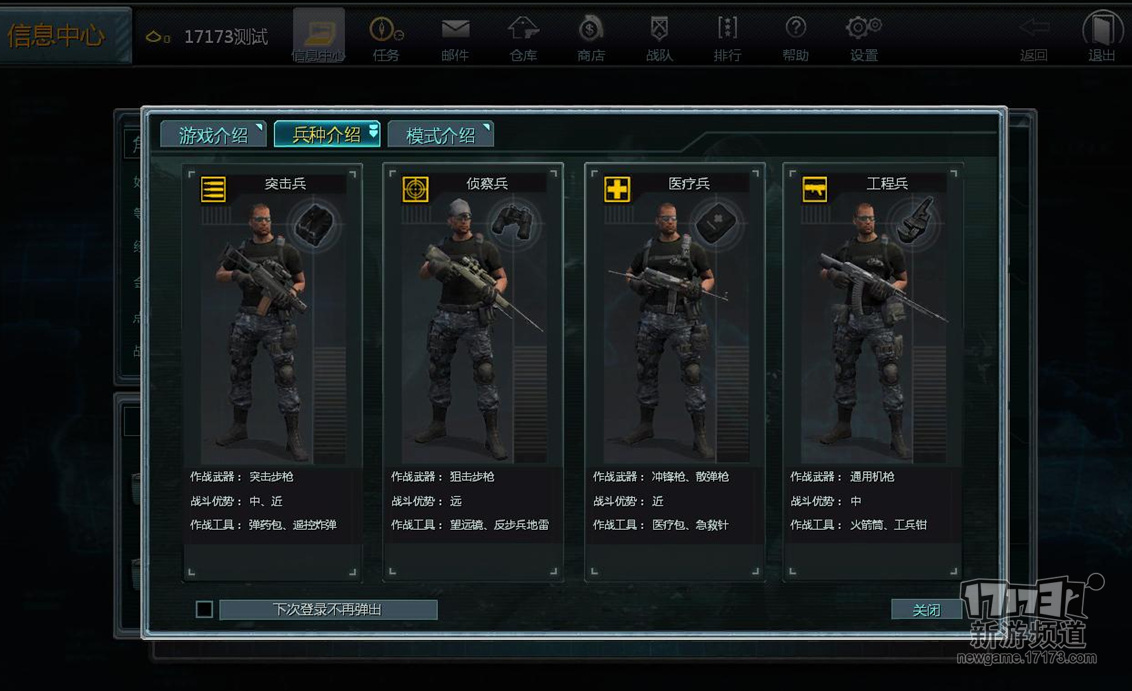Image resolution: width=1132 pixels, height=691 pixels.
Task: Open the 设置 settings menu
Action: (x=863, y=37)
